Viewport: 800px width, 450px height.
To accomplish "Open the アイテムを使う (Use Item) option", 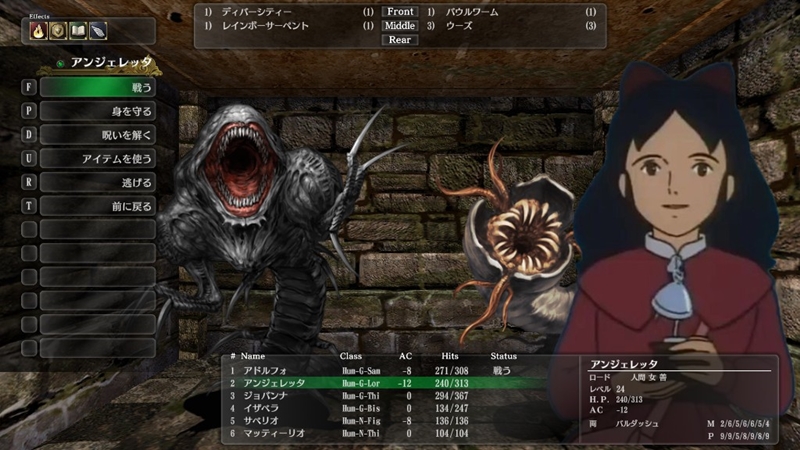I will (97, 158).
